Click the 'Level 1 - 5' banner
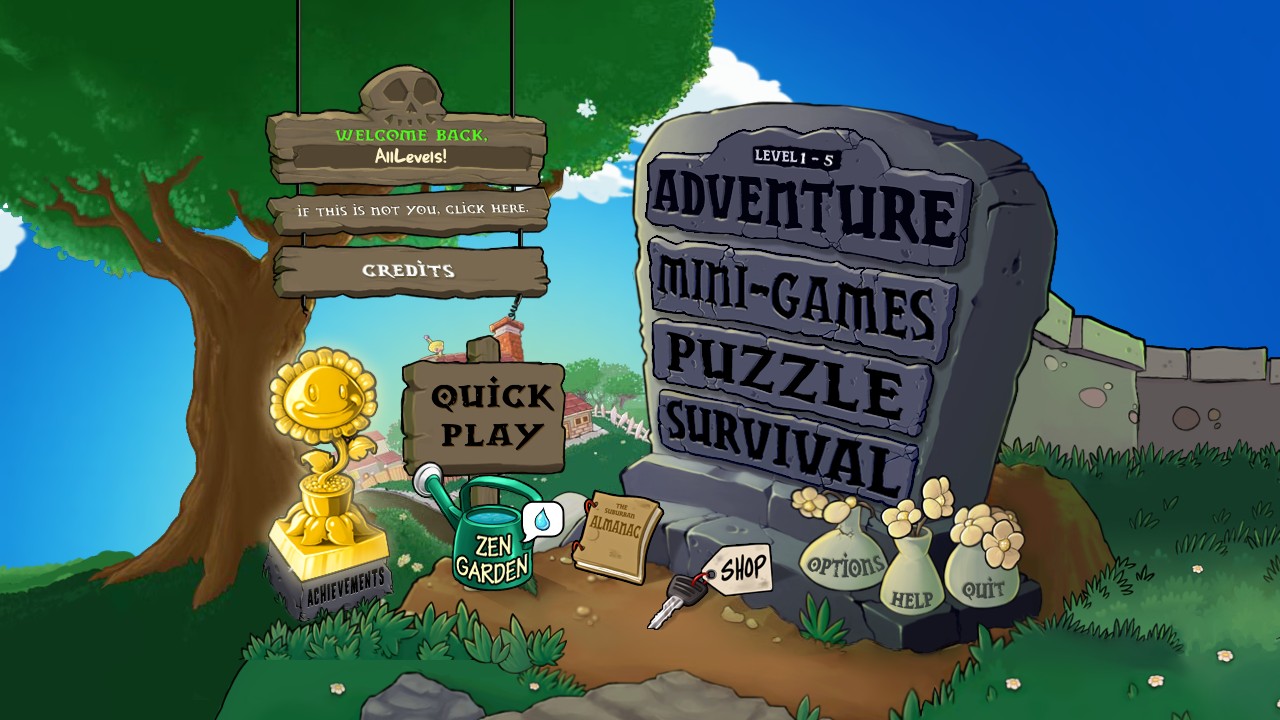The height and width of the screenshot is (720, 1280). click(x=795, y=156)
